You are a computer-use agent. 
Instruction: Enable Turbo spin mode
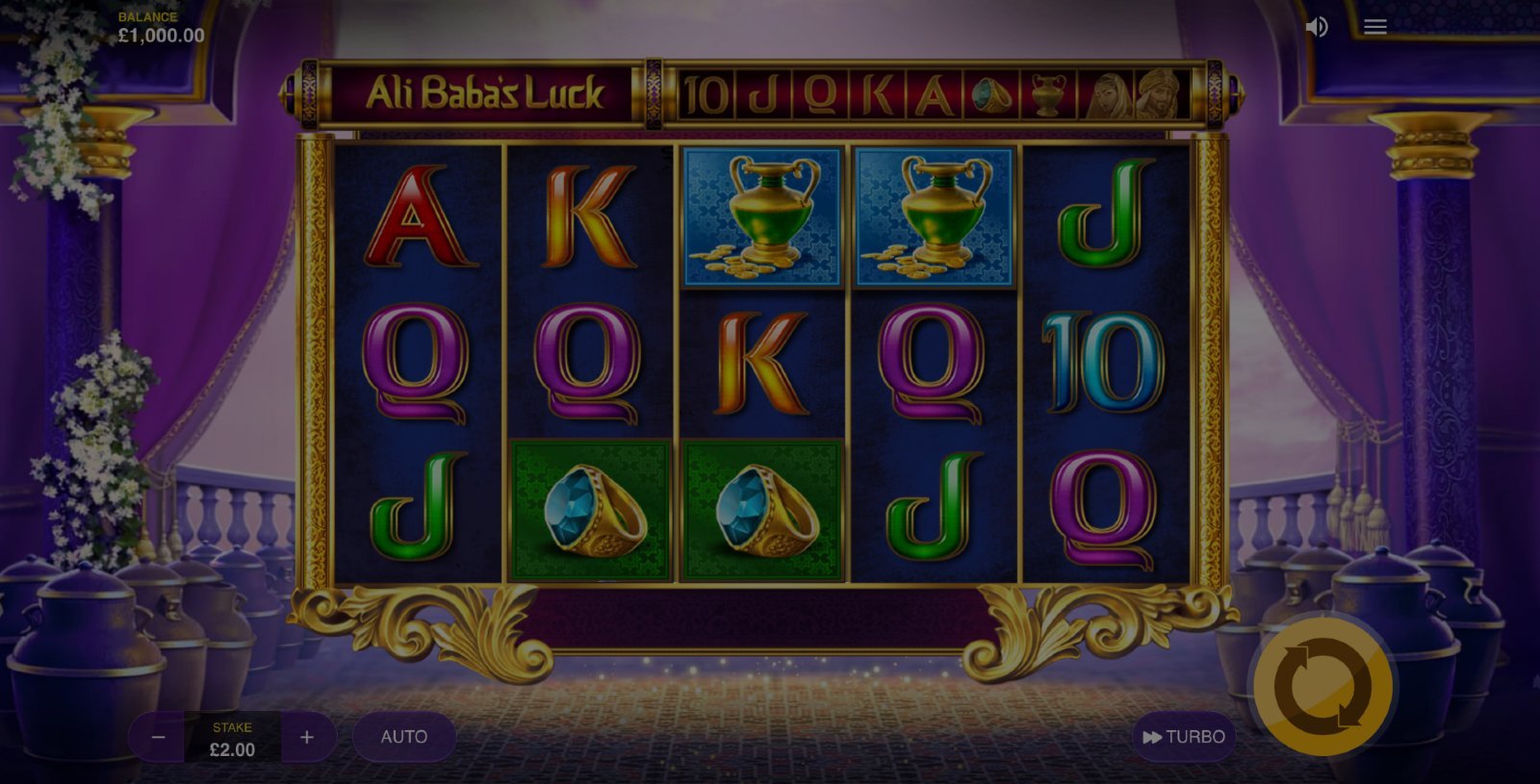[x=1183, y=737]
